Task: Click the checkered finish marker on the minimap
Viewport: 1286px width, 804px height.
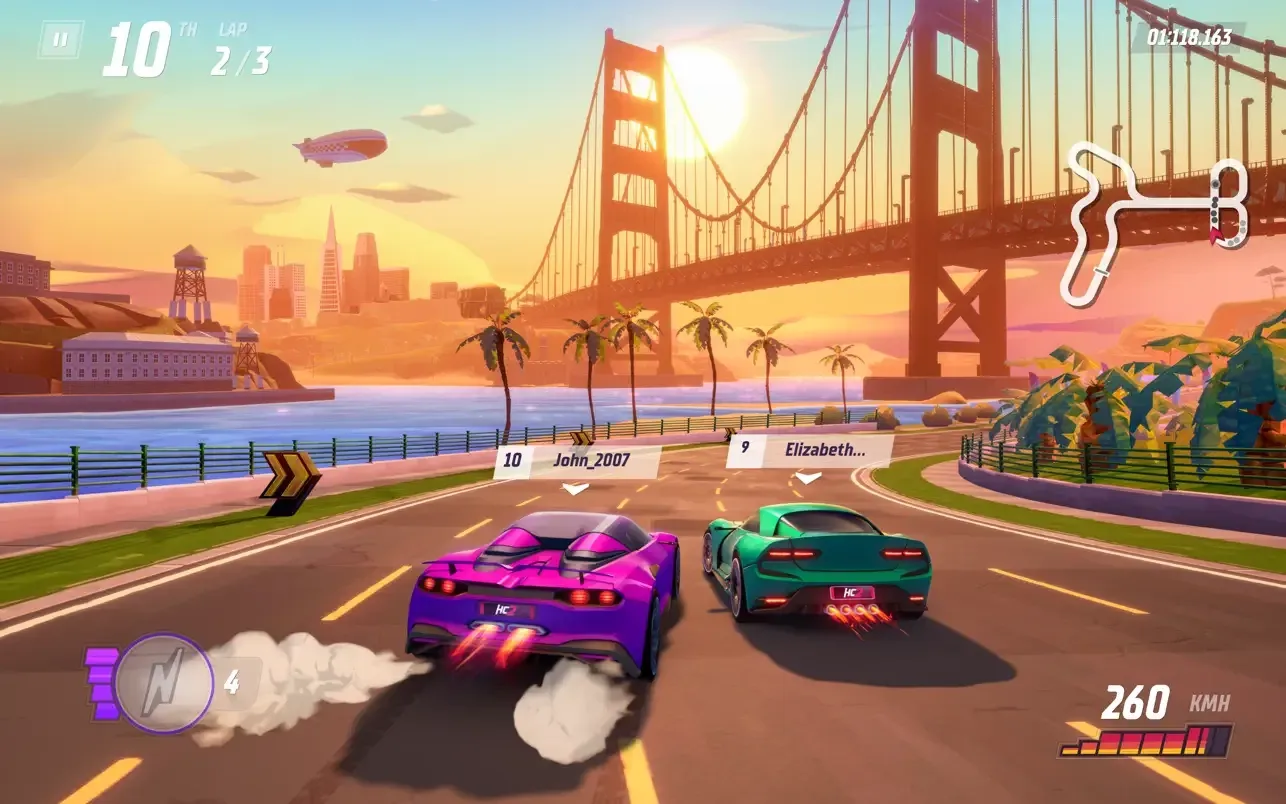Action: click(x=1101, y=271)
